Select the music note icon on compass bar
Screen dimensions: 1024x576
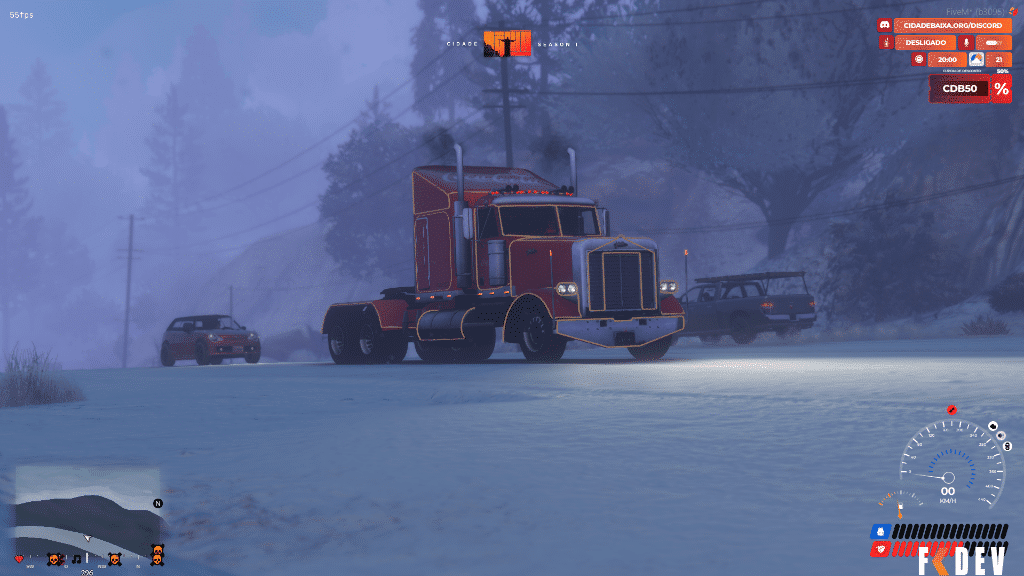click(x=77, y=558)
